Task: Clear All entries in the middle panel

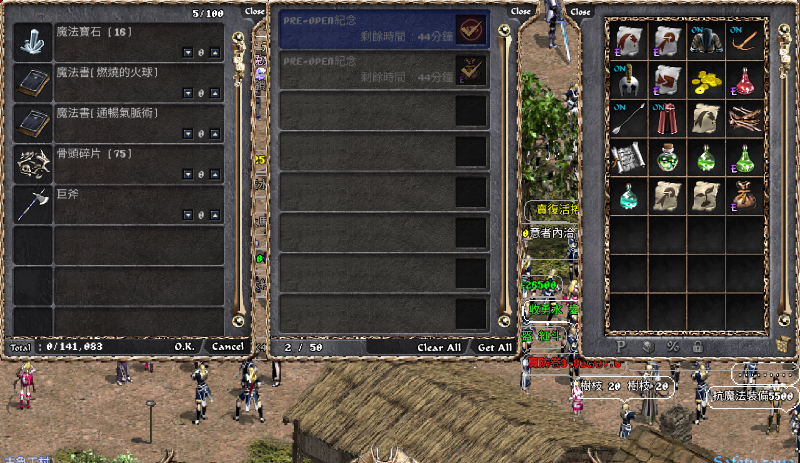Action: point(439,347)
